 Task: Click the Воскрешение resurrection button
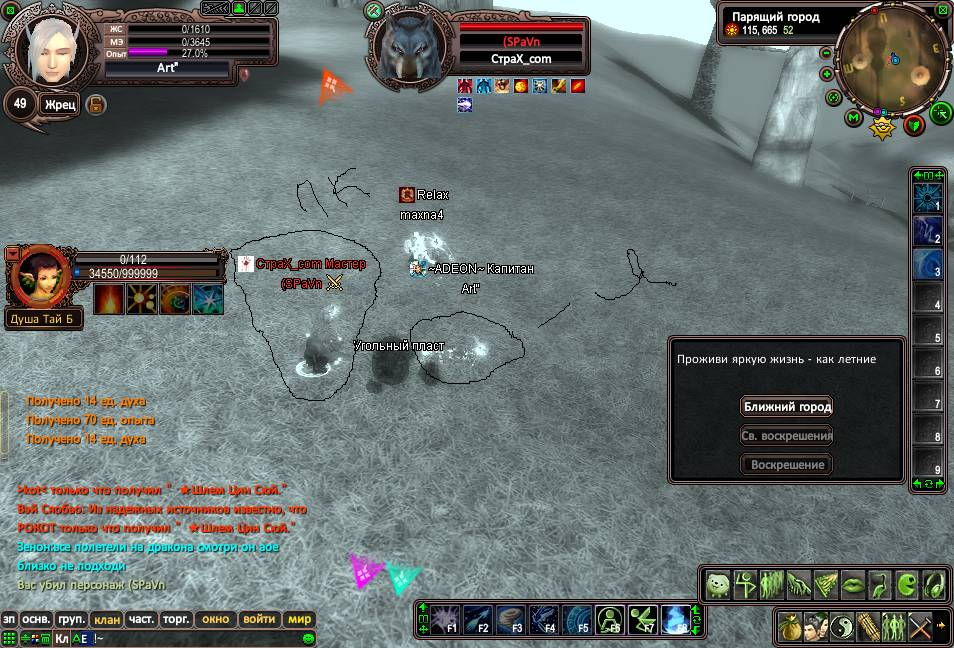coord(787,465)
